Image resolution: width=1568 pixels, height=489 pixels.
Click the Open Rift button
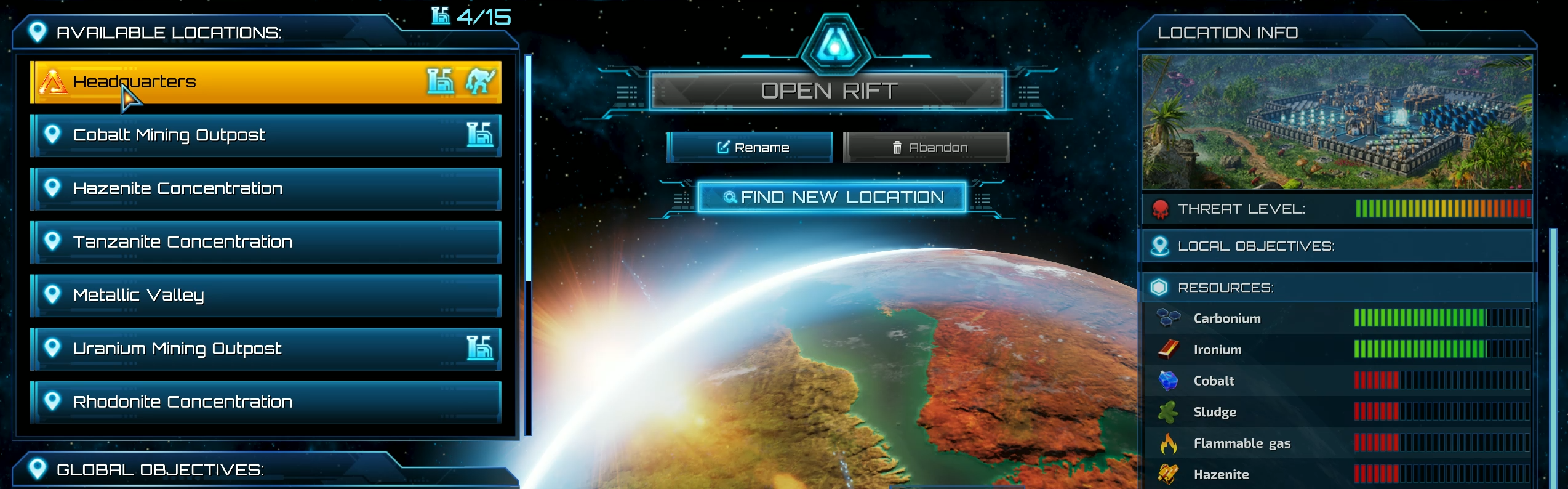(828, 91)
